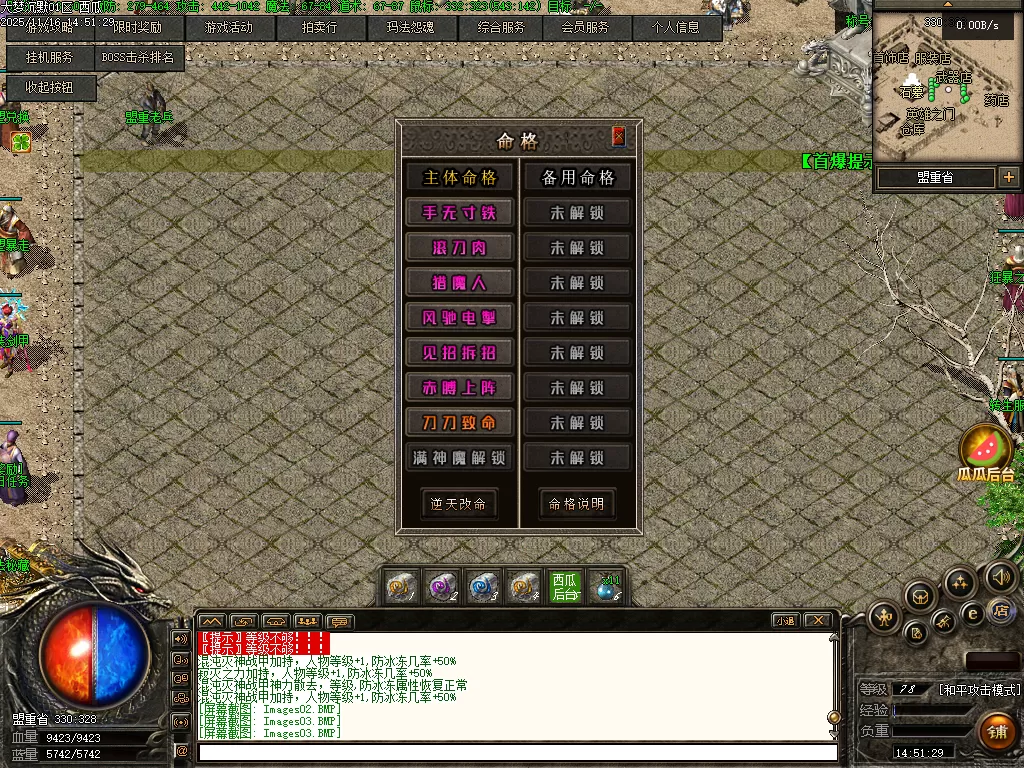Open the 限时奖励 timed rewards menu
The width and height of the screenshot is (1024, 768).
pyautogui.click(x=138, y=28)
